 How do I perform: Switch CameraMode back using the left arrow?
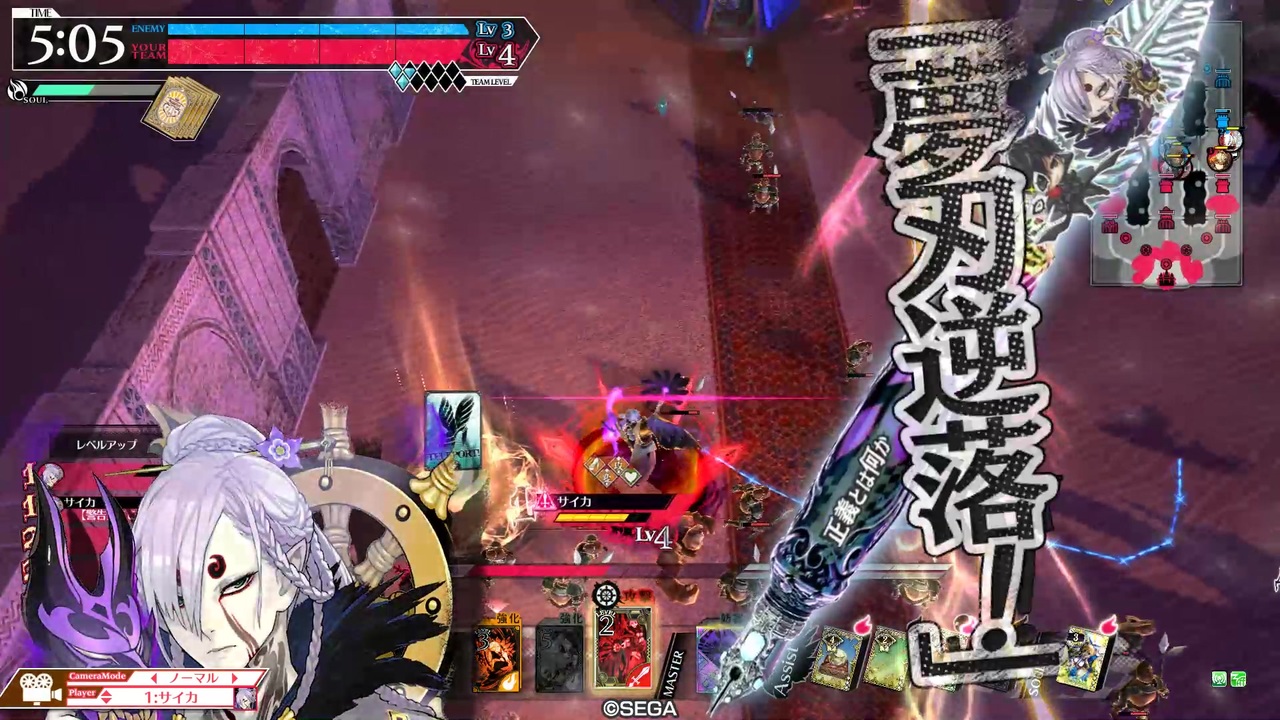pos(155,678)
